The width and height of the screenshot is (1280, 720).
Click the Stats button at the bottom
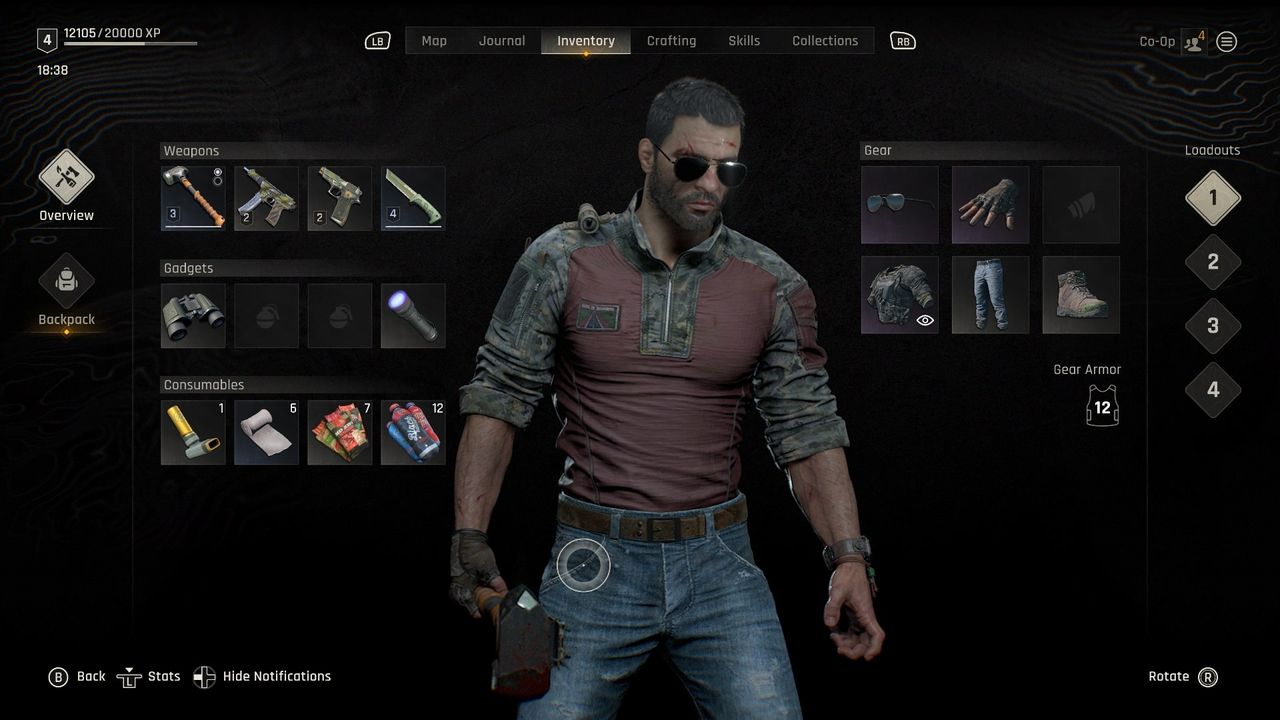148,676
